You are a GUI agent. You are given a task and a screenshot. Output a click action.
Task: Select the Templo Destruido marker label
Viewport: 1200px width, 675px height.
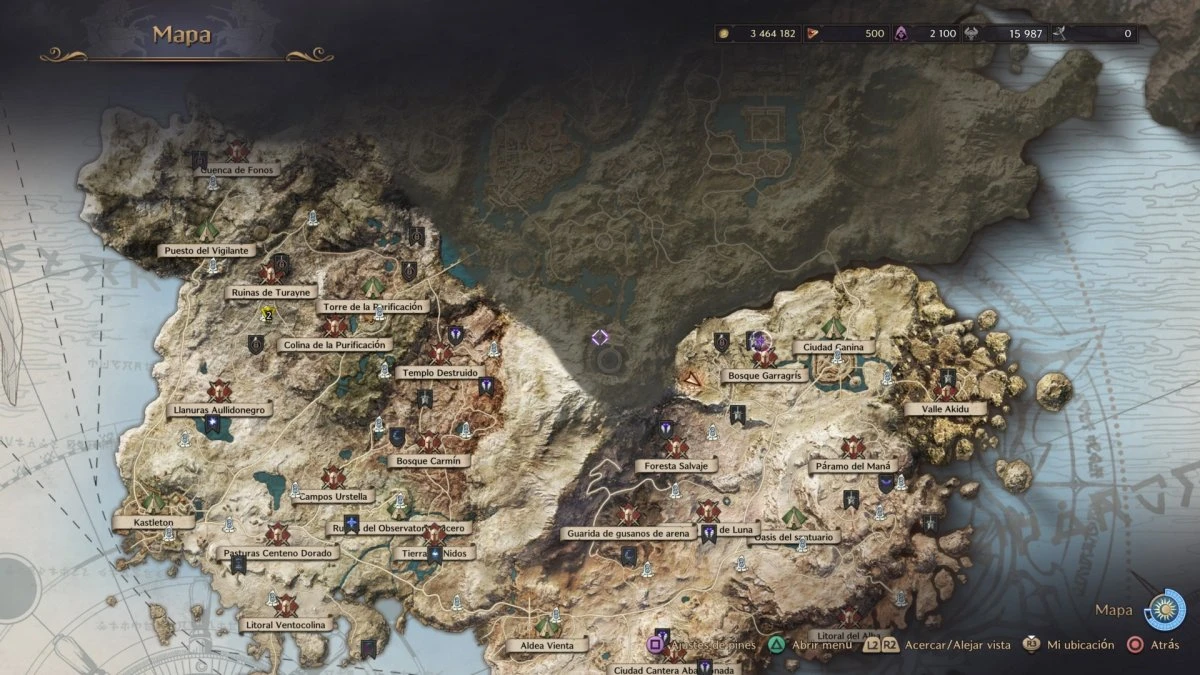438,372
